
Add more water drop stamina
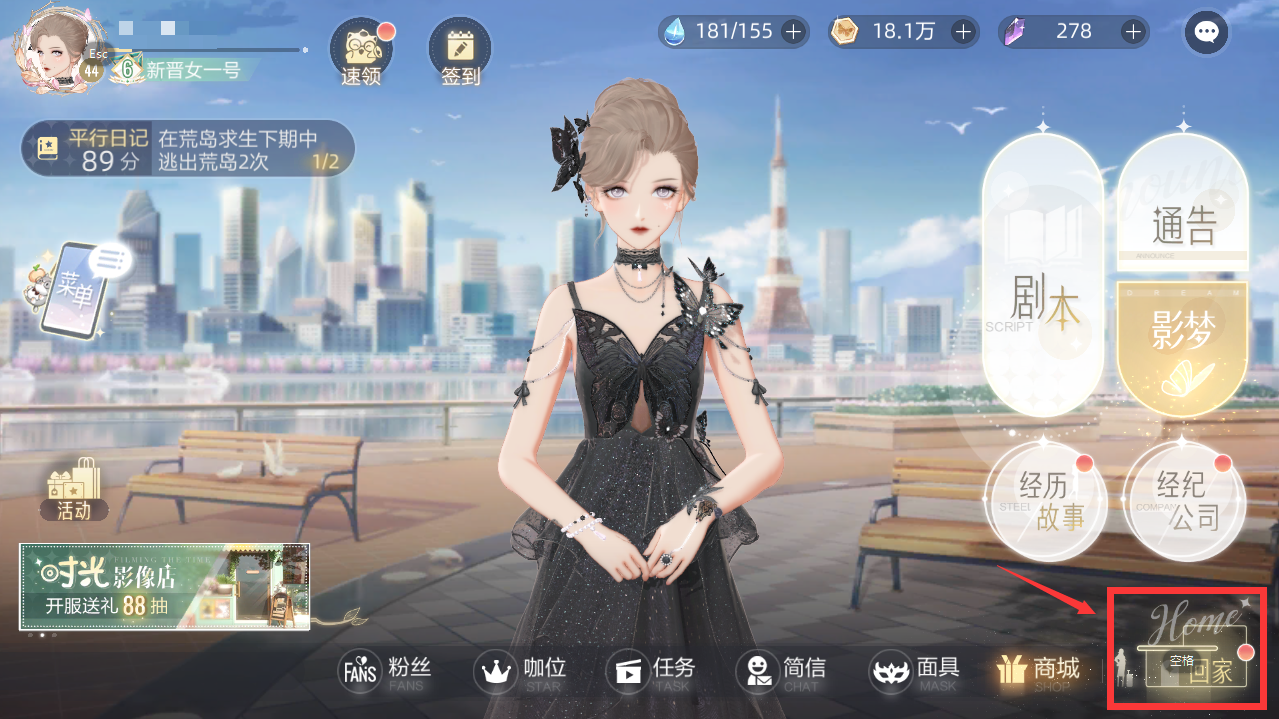pos(793,32)
